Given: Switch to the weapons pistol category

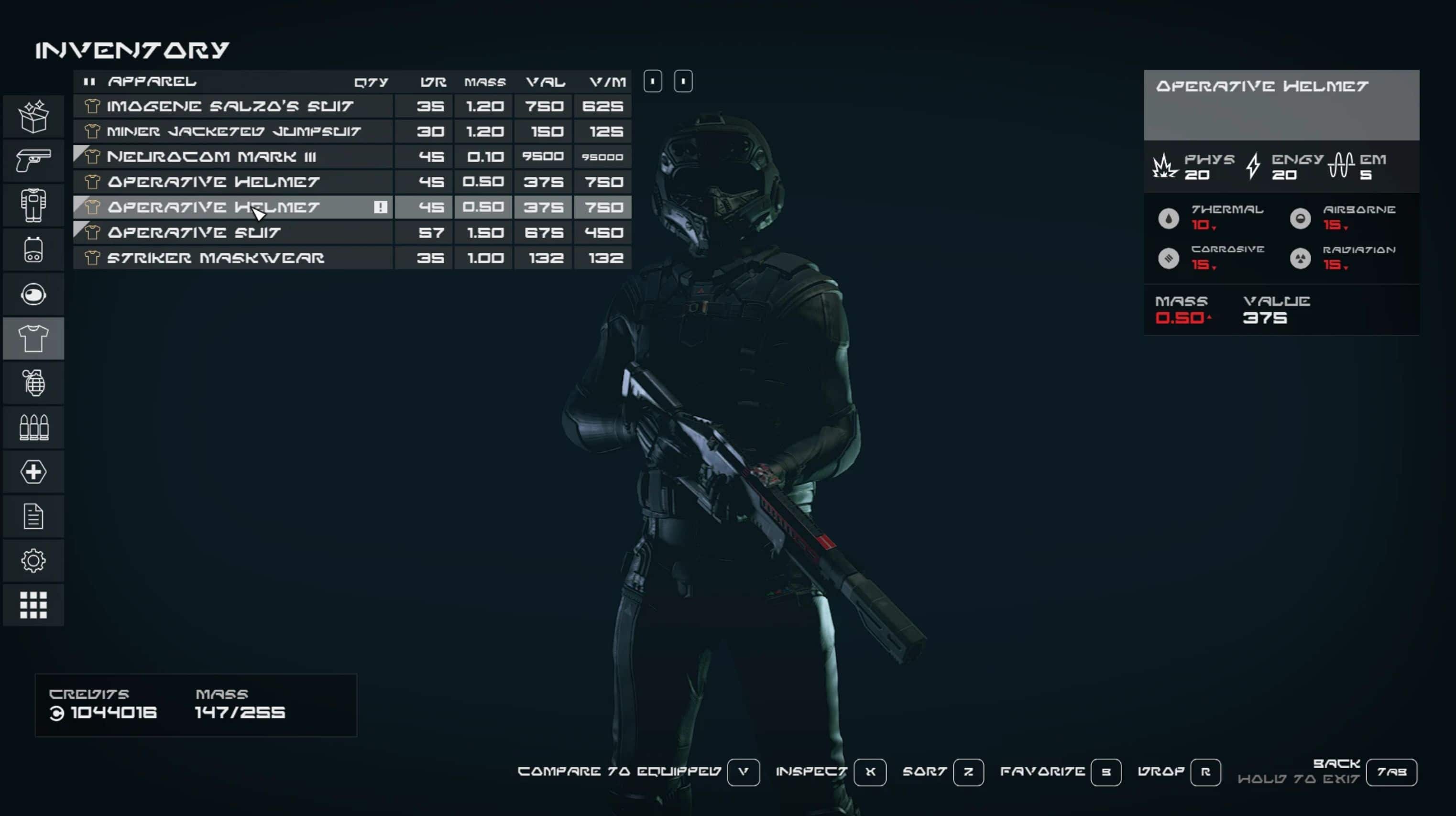Looking at the screenshot, I should pos(33,161).
